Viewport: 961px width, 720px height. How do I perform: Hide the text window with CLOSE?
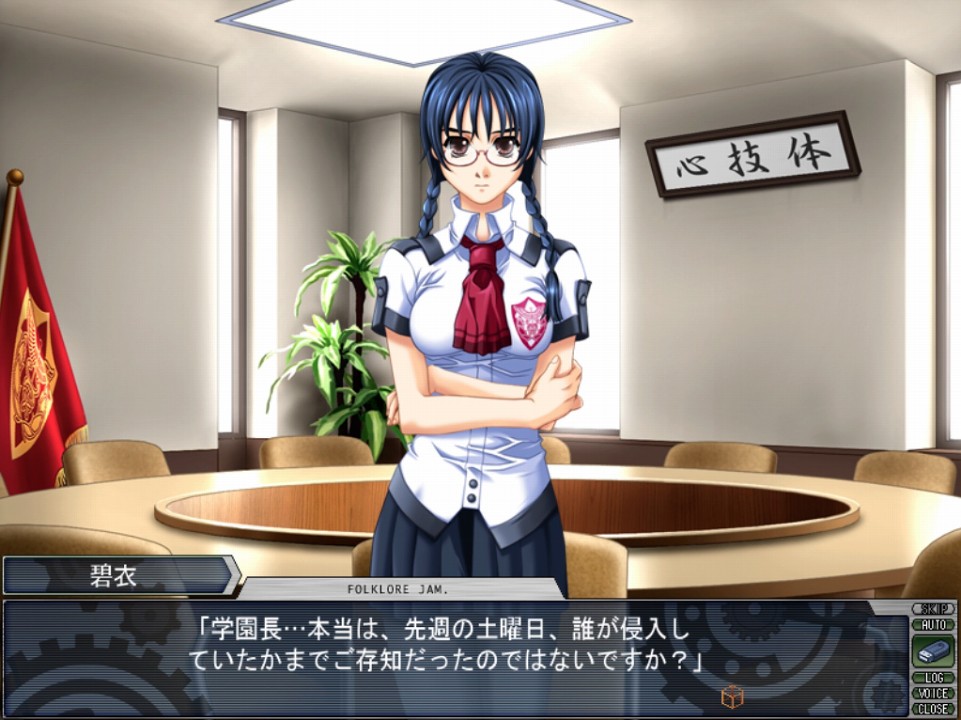click(x=933, y=708)
